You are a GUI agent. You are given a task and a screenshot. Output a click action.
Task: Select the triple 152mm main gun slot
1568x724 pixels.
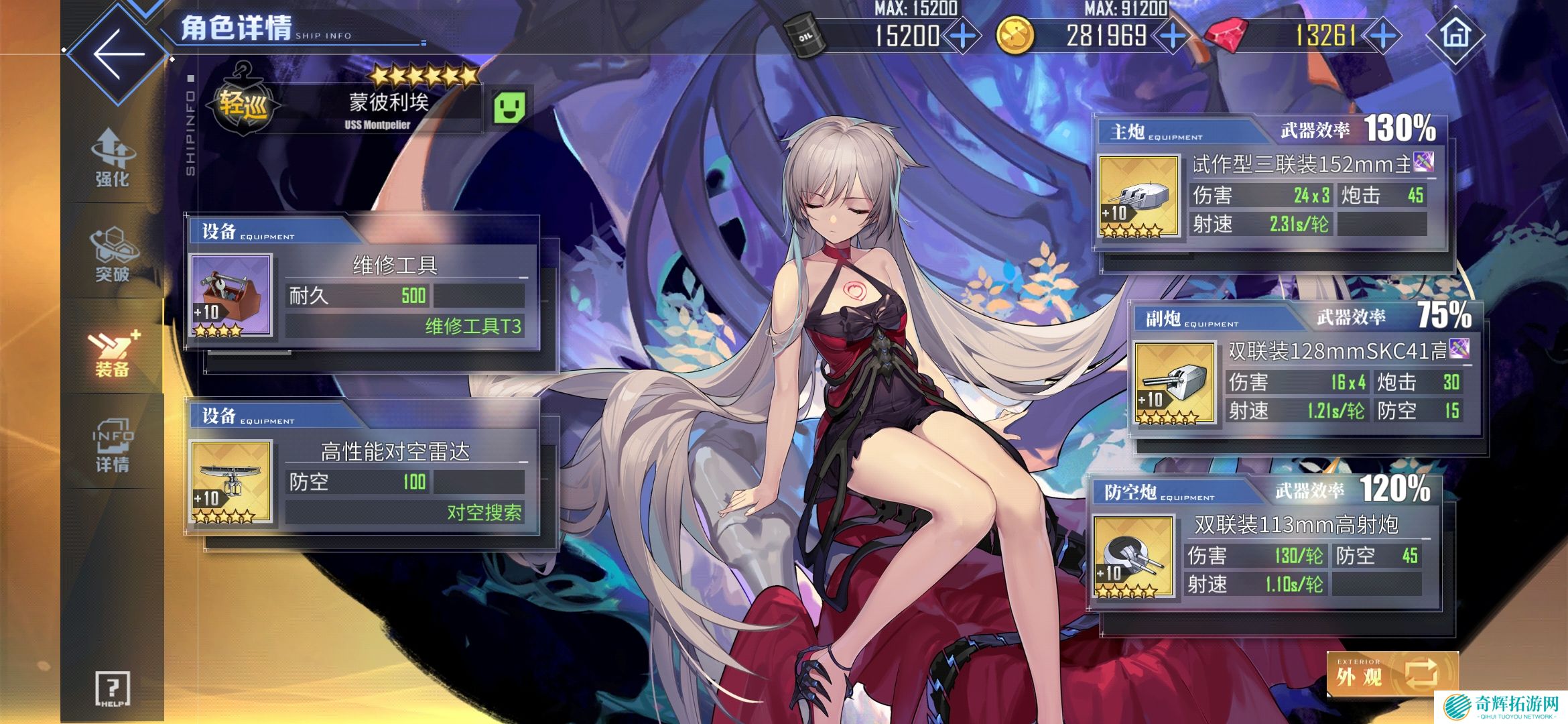pyautogui.click(x=1138, y=196)
